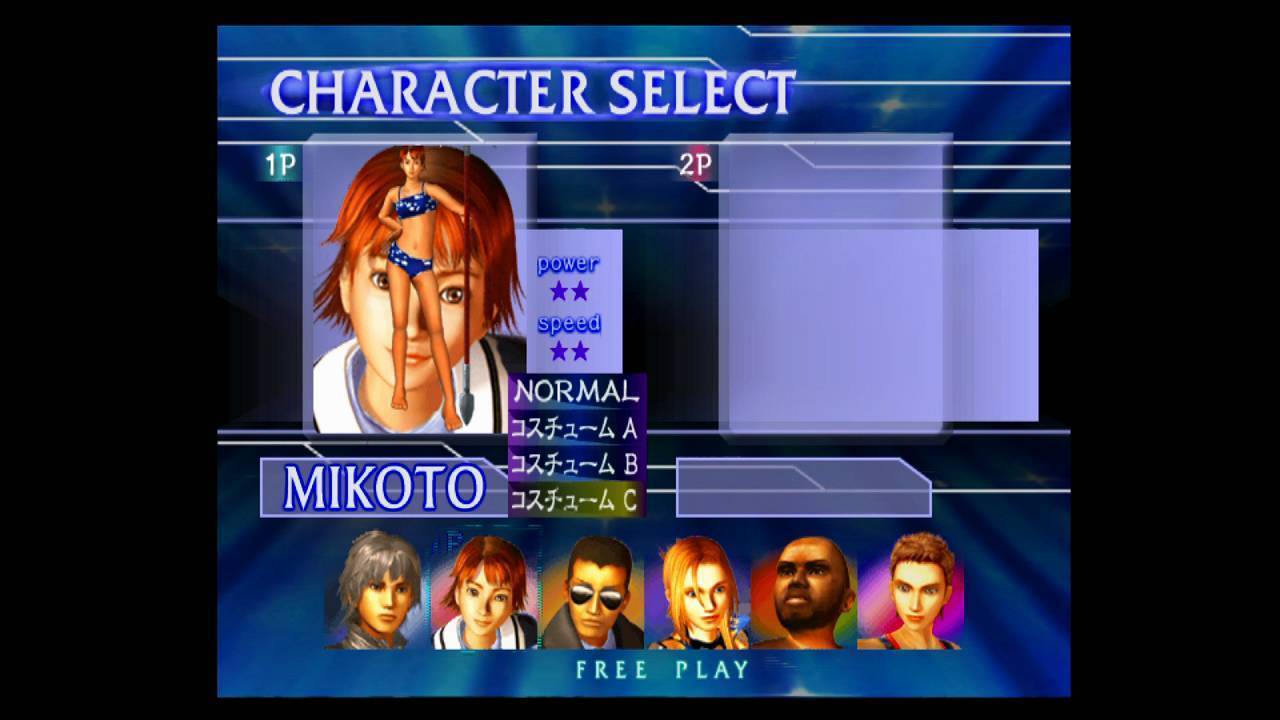Choose コスチューム A costume
Screen dimensions: 1280x720
[575, 428]
